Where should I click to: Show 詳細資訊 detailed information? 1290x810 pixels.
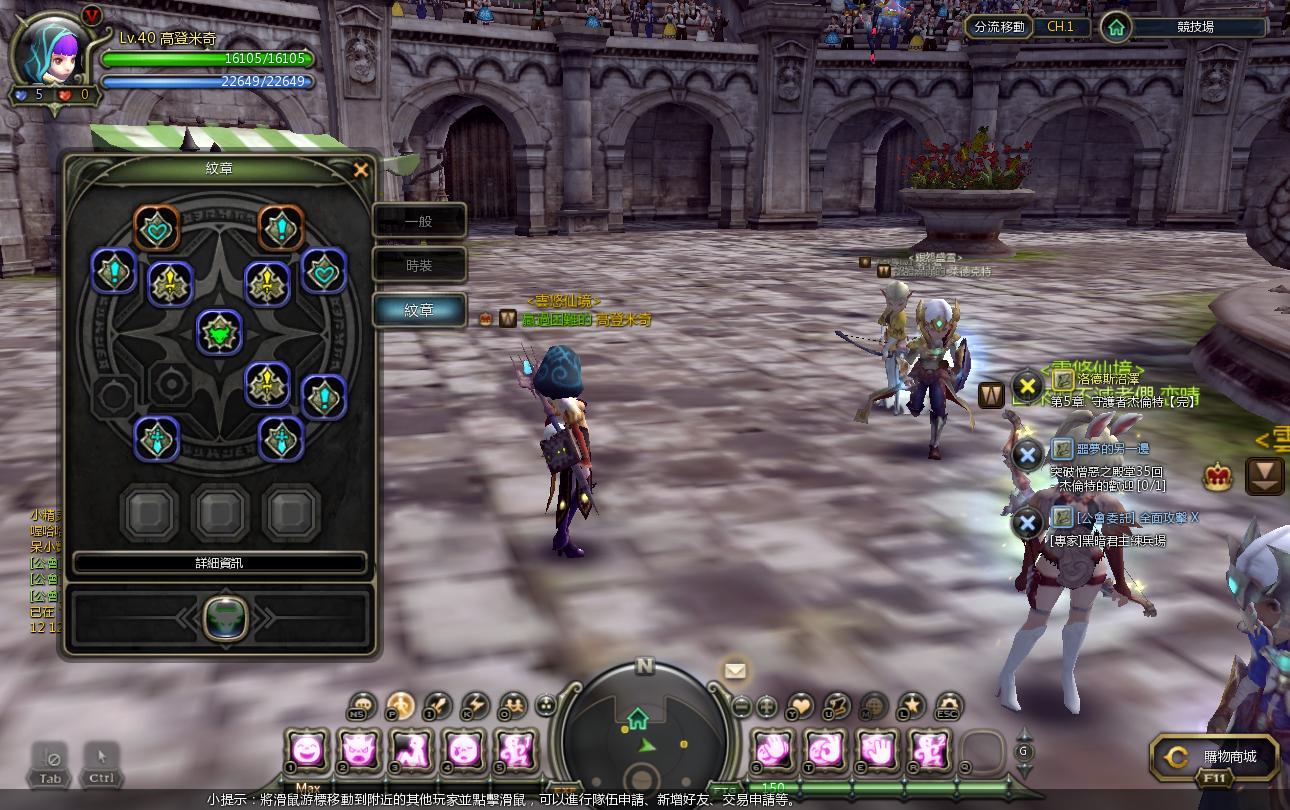click(x=219, y=563)
